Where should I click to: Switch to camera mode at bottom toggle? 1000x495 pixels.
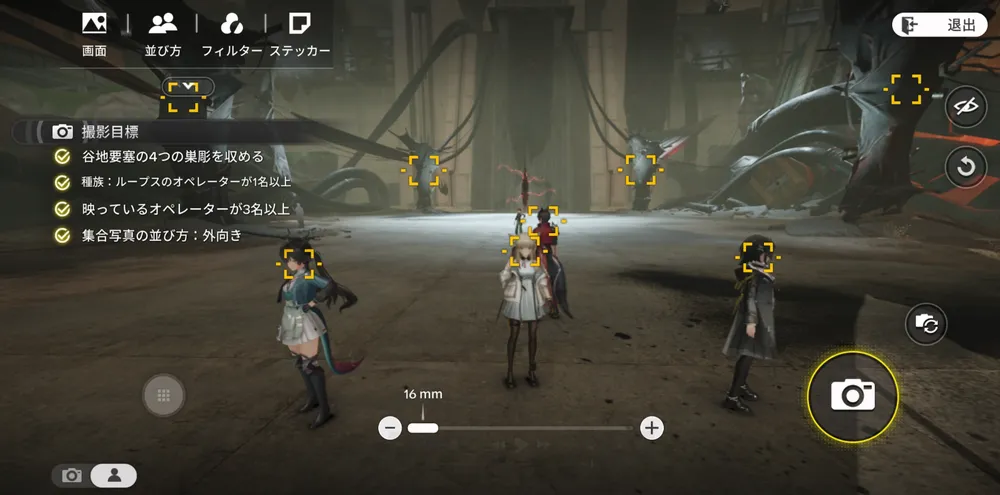[72, 476]
